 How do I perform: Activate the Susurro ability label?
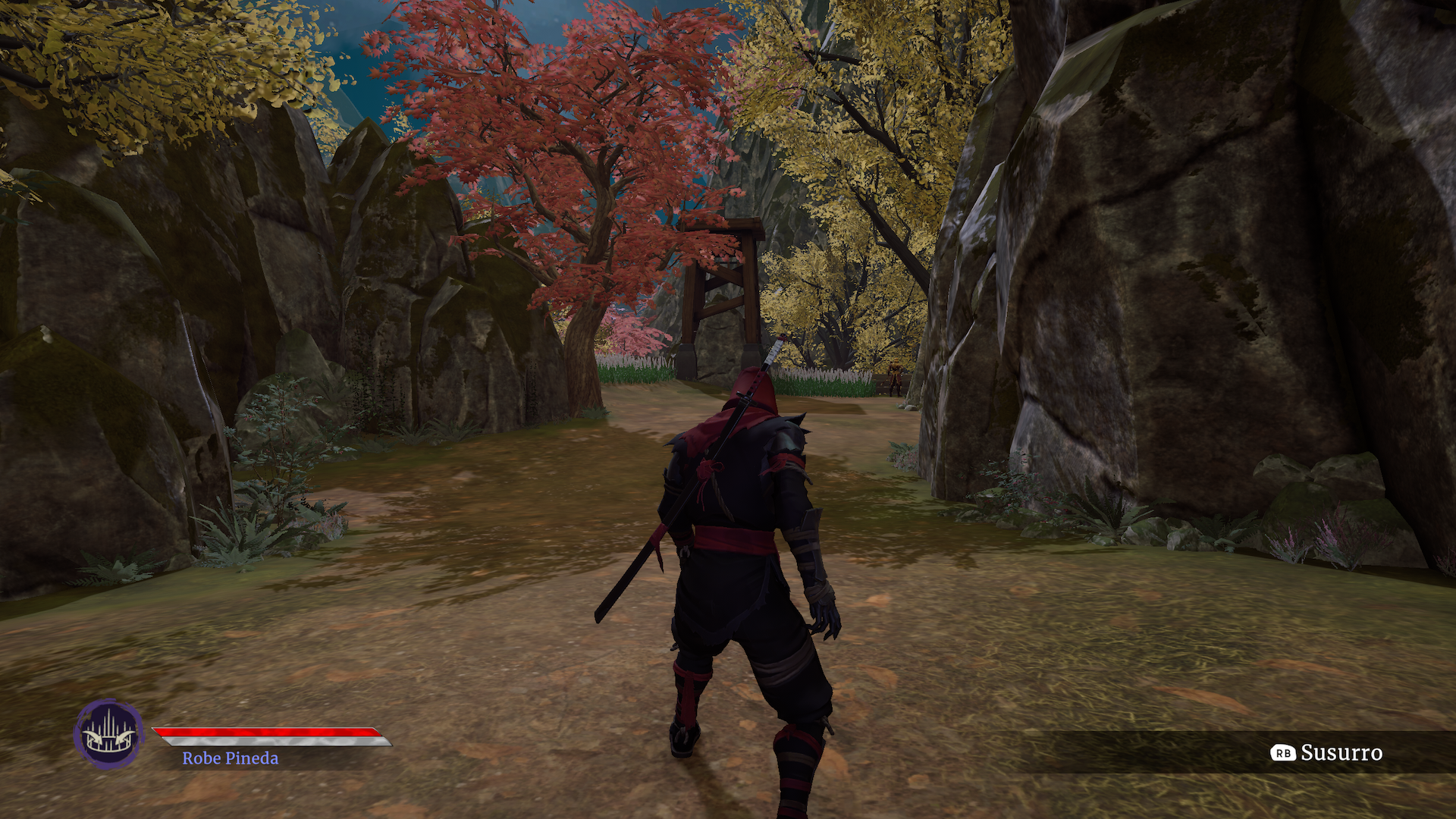(x=1341, y=752)
